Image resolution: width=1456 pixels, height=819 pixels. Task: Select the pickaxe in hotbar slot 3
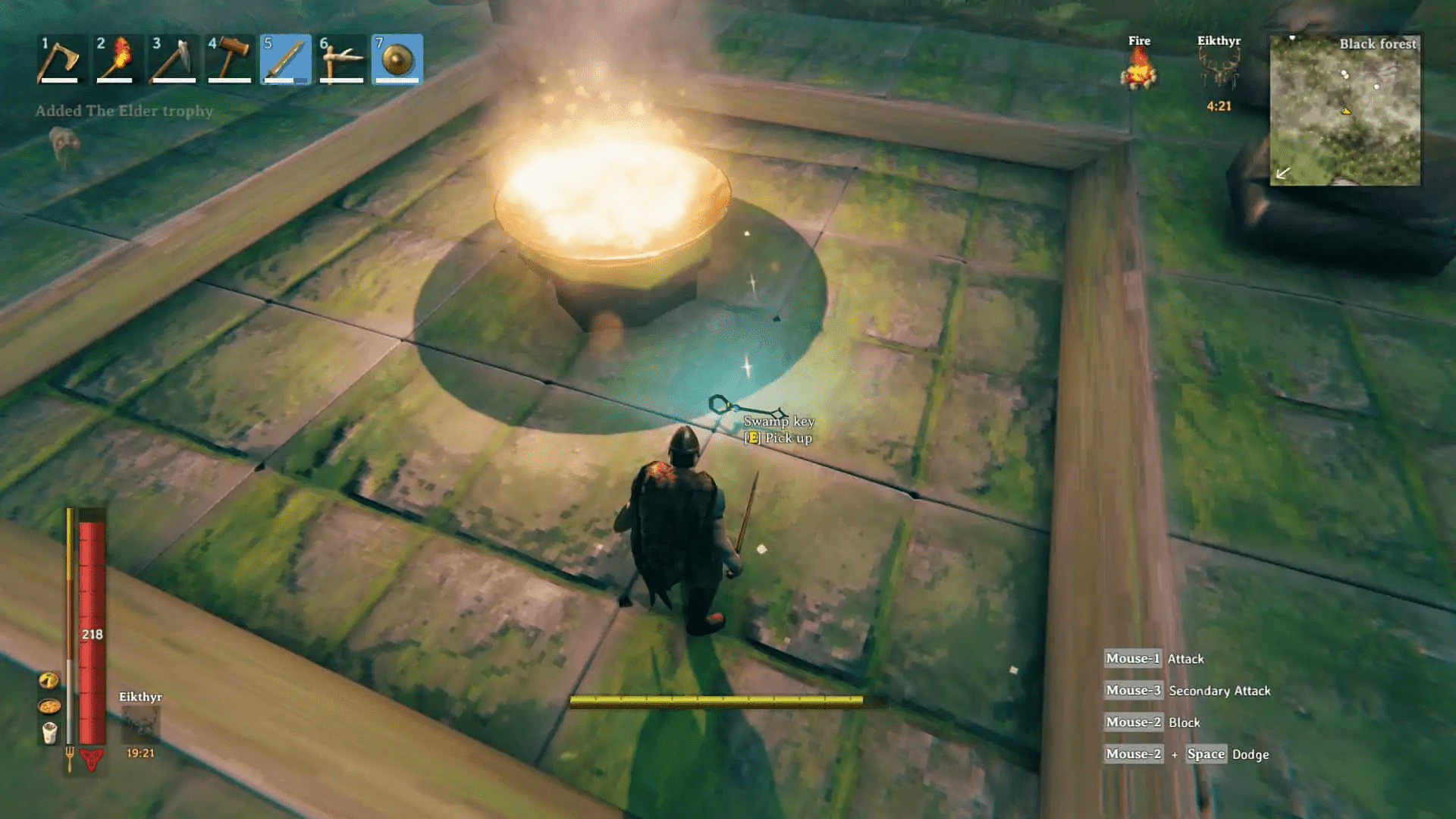point(173,59)
